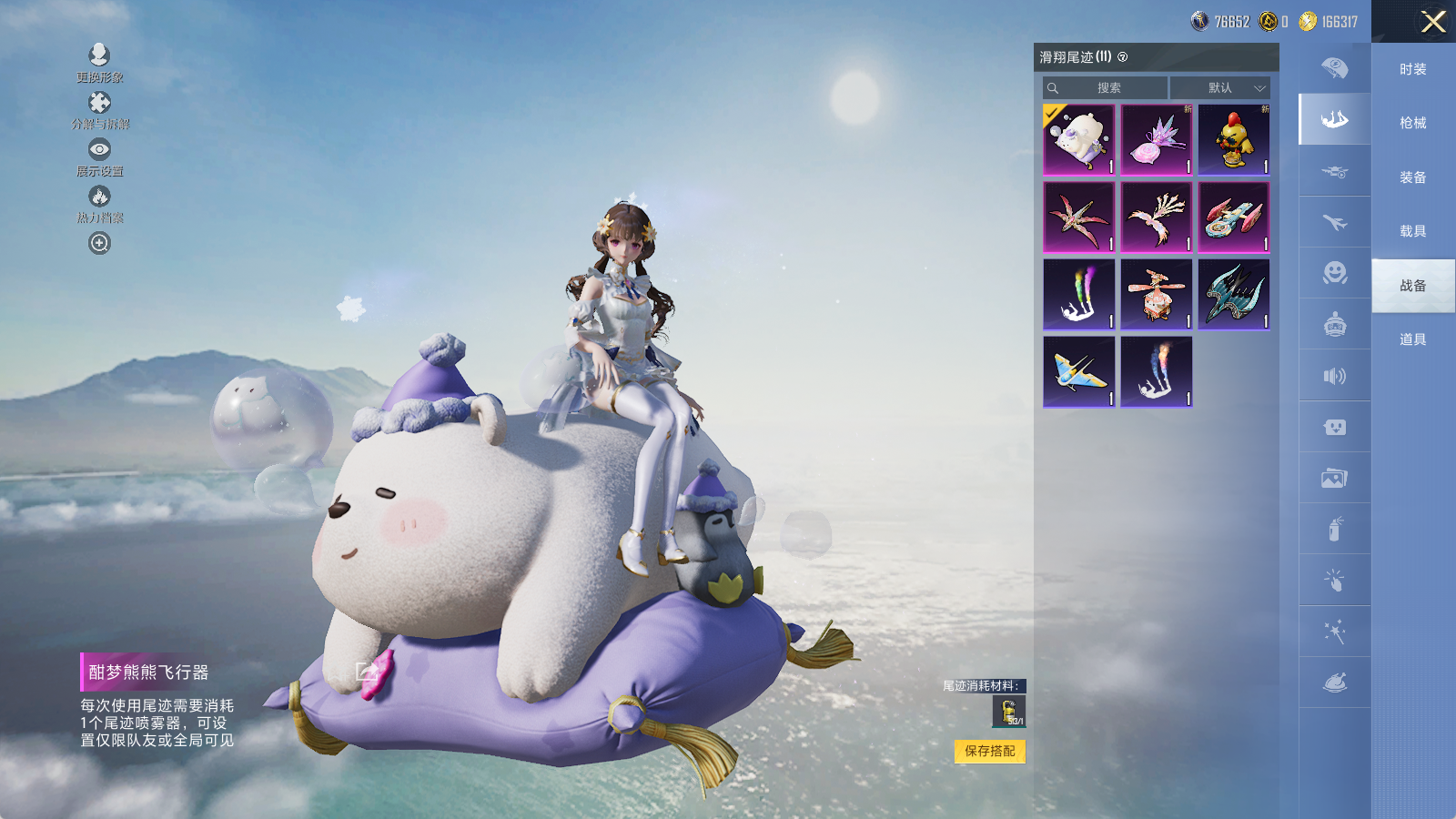Switch to the 时装 tab

1412,69
